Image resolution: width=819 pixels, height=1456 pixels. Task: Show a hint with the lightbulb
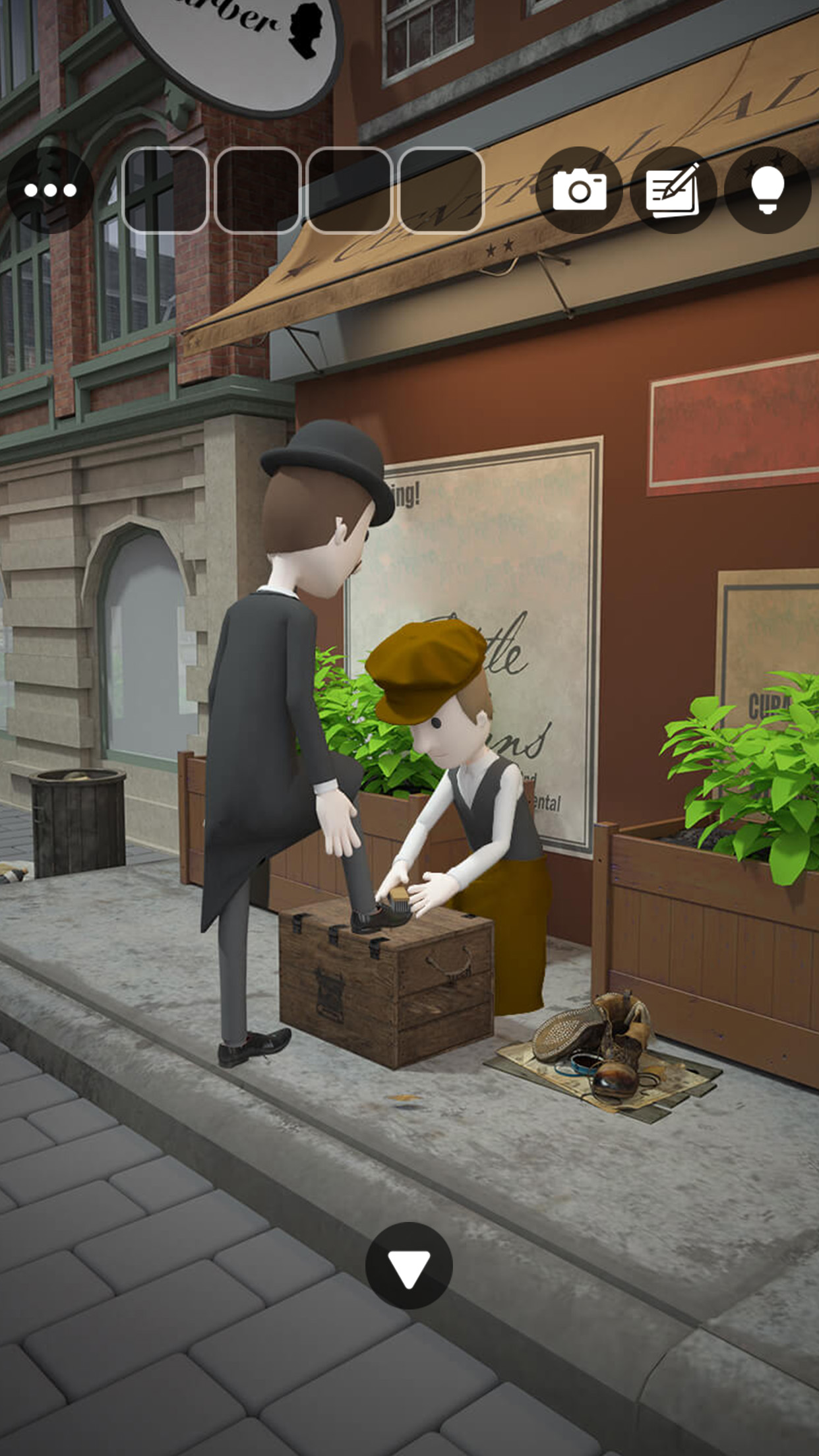pos(767,191)
